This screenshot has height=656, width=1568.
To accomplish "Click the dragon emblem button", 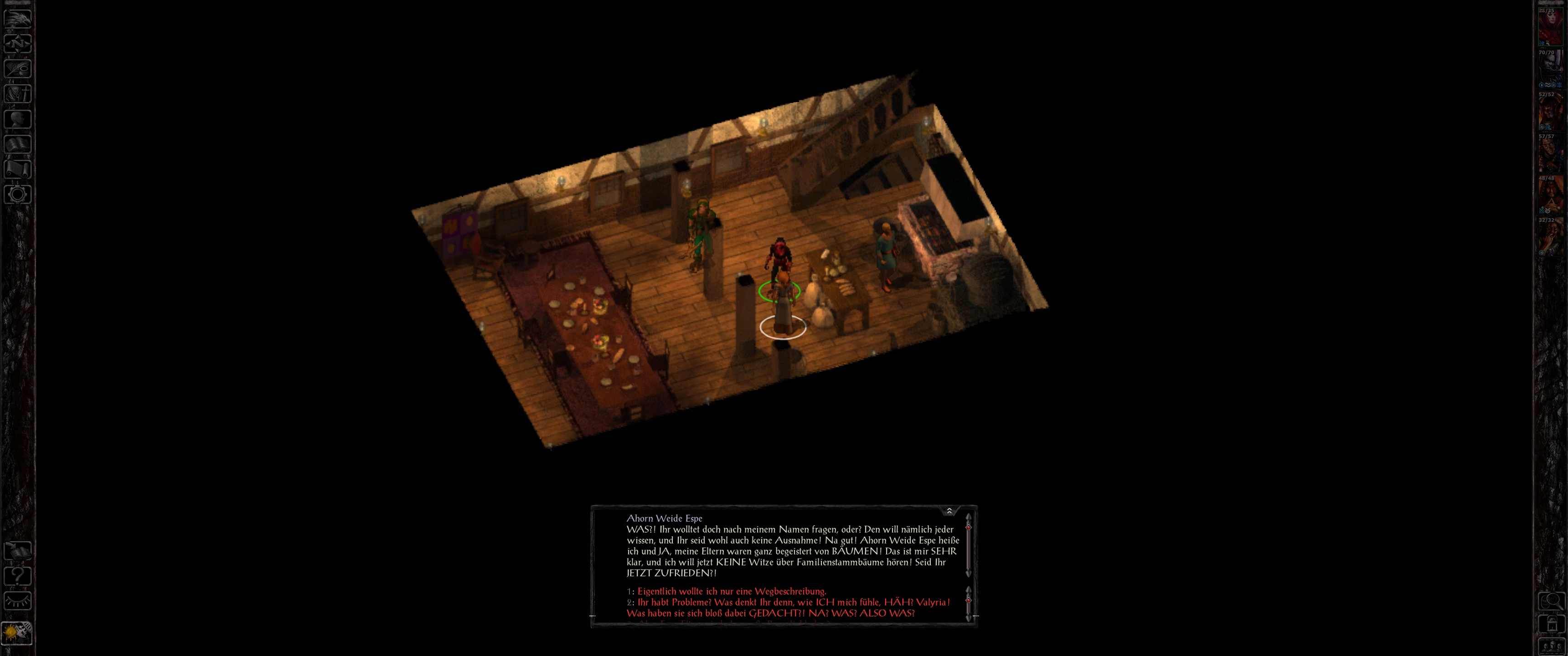I will point(18,18).
